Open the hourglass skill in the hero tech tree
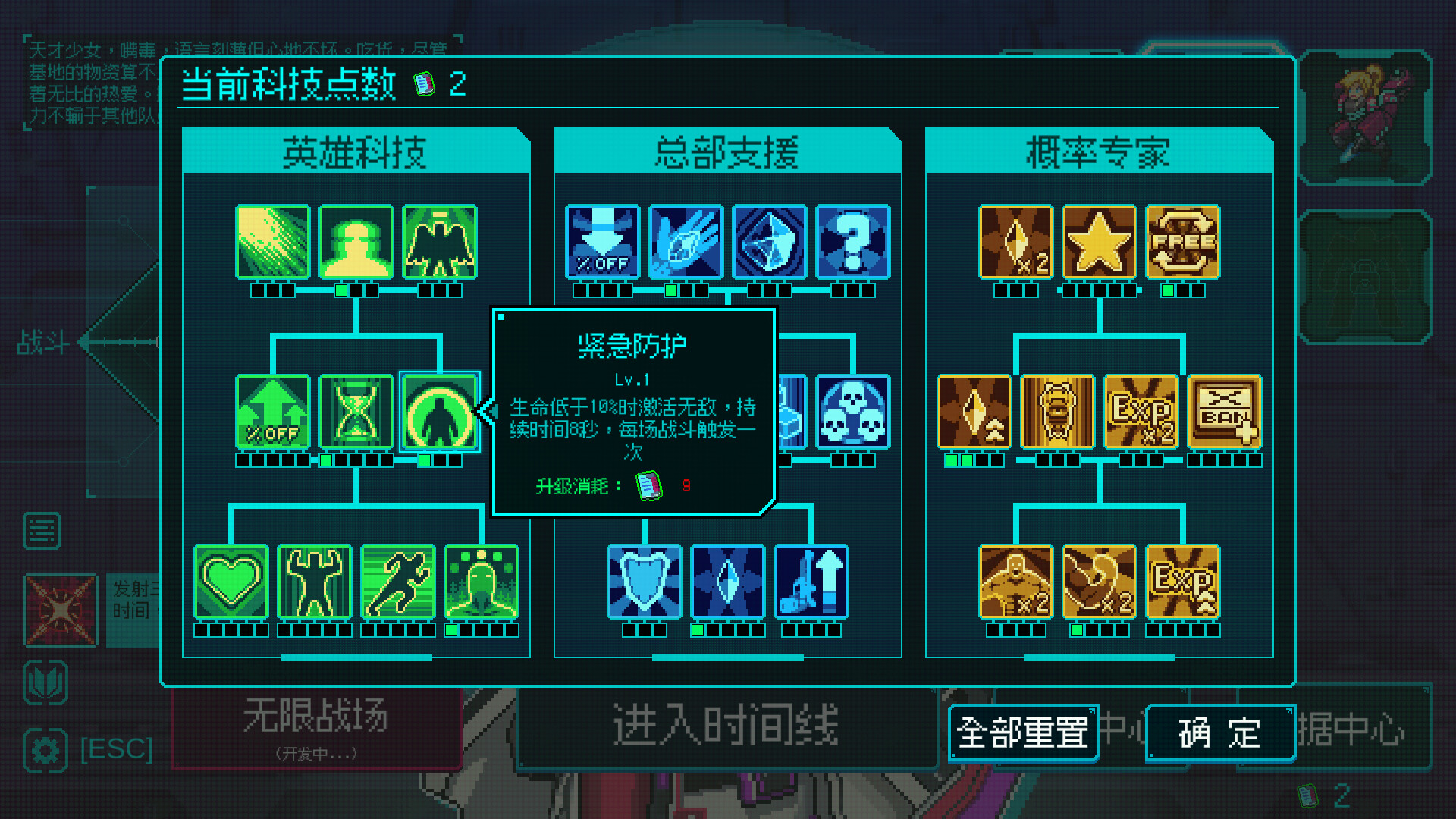The height and width of the screenshot is (819, 1456). [x=356, y=413]
